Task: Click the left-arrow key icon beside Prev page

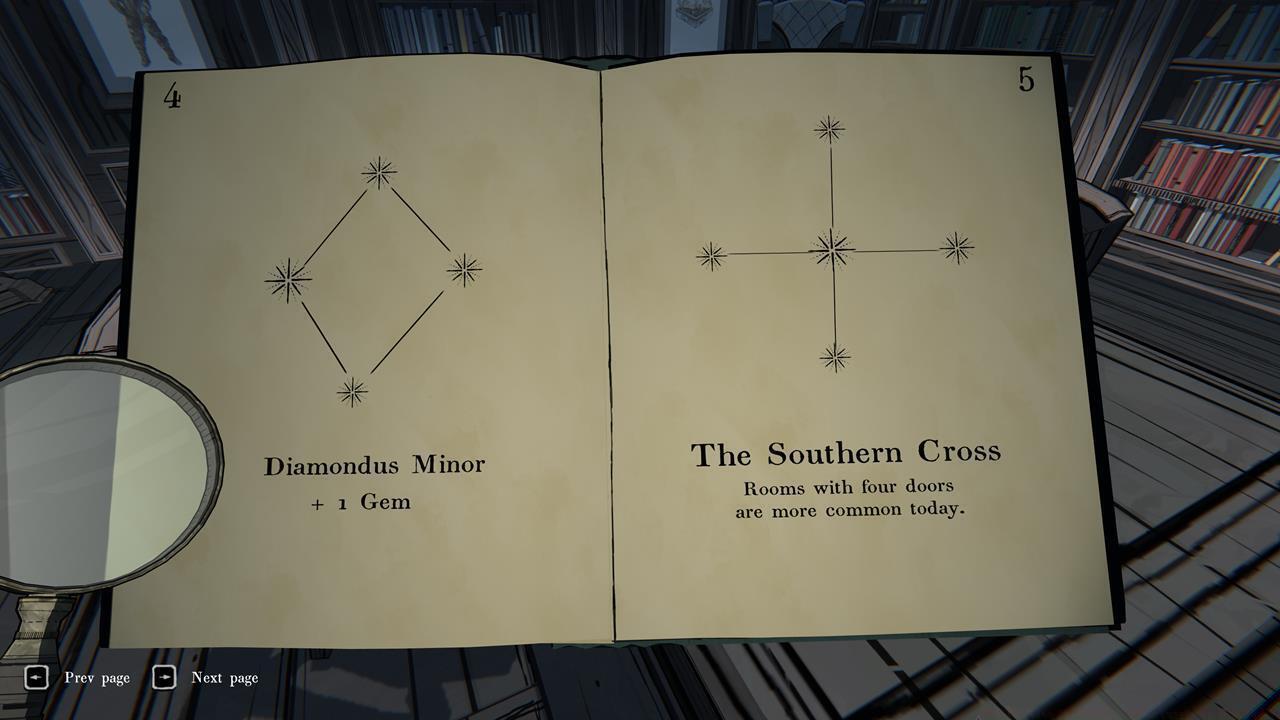Action: [37, 677]
